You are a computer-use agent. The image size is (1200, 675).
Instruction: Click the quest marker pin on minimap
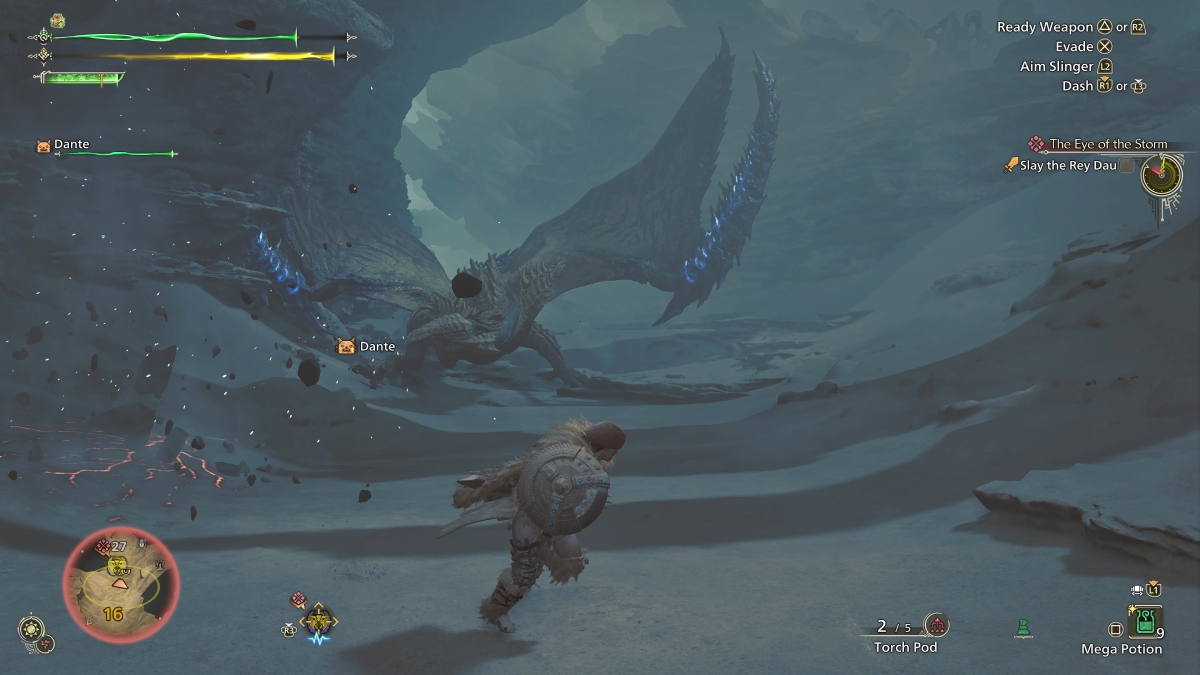pos(101,546)
